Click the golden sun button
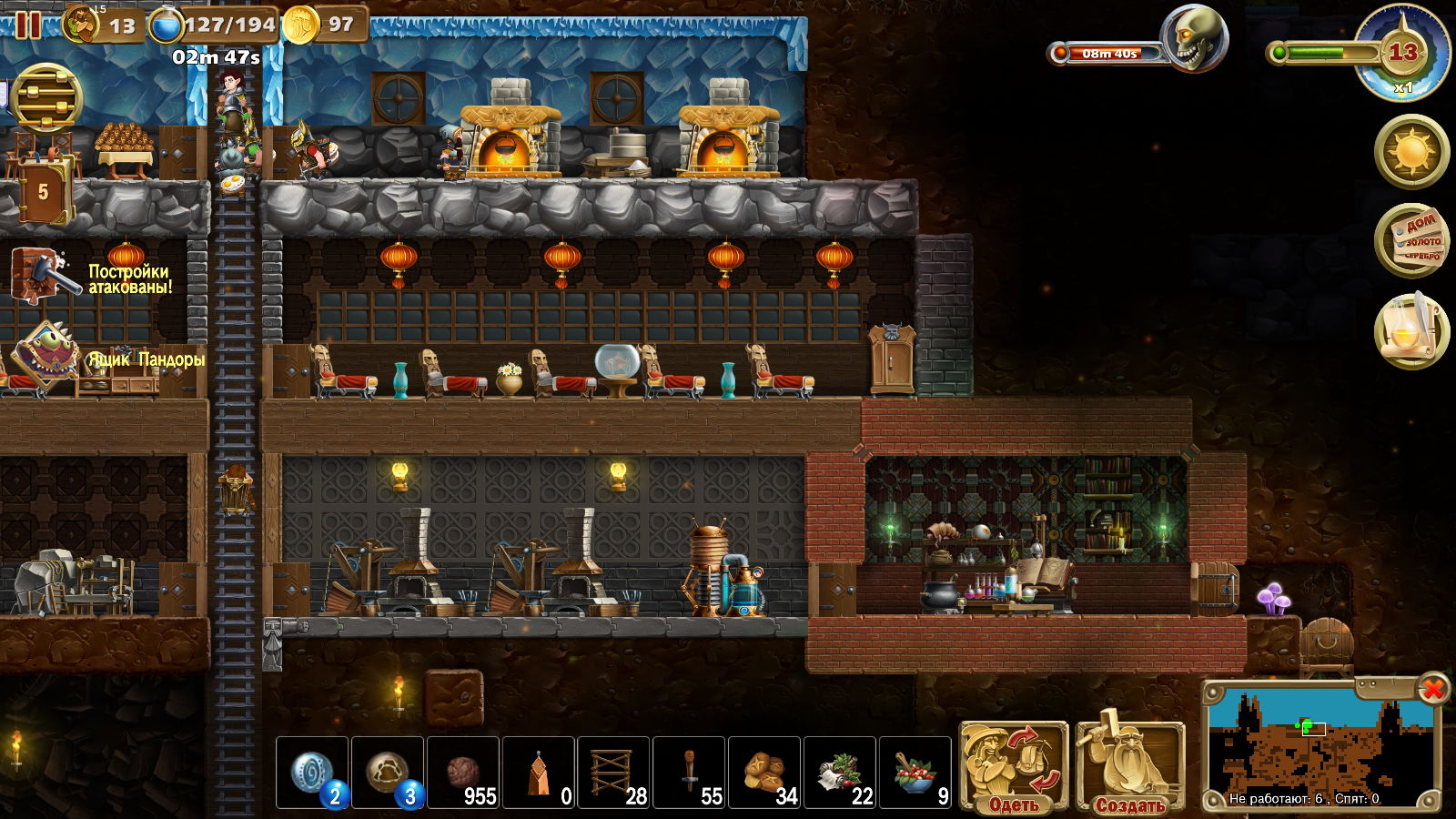The height and width of the screenshot is (819, 1456). pos(1411,150)
